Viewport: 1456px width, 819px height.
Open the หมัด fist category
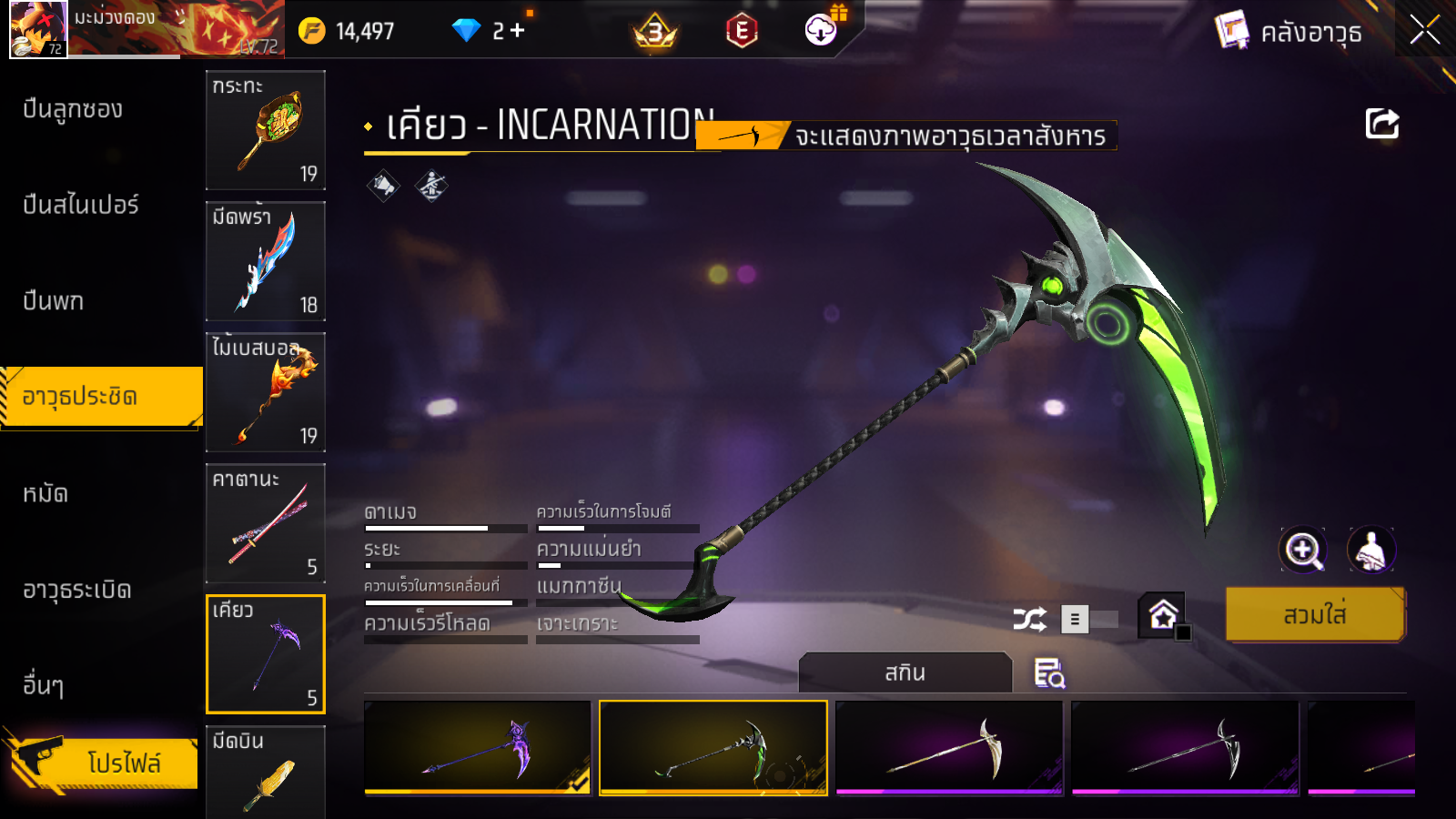click(x=45, y=494)
